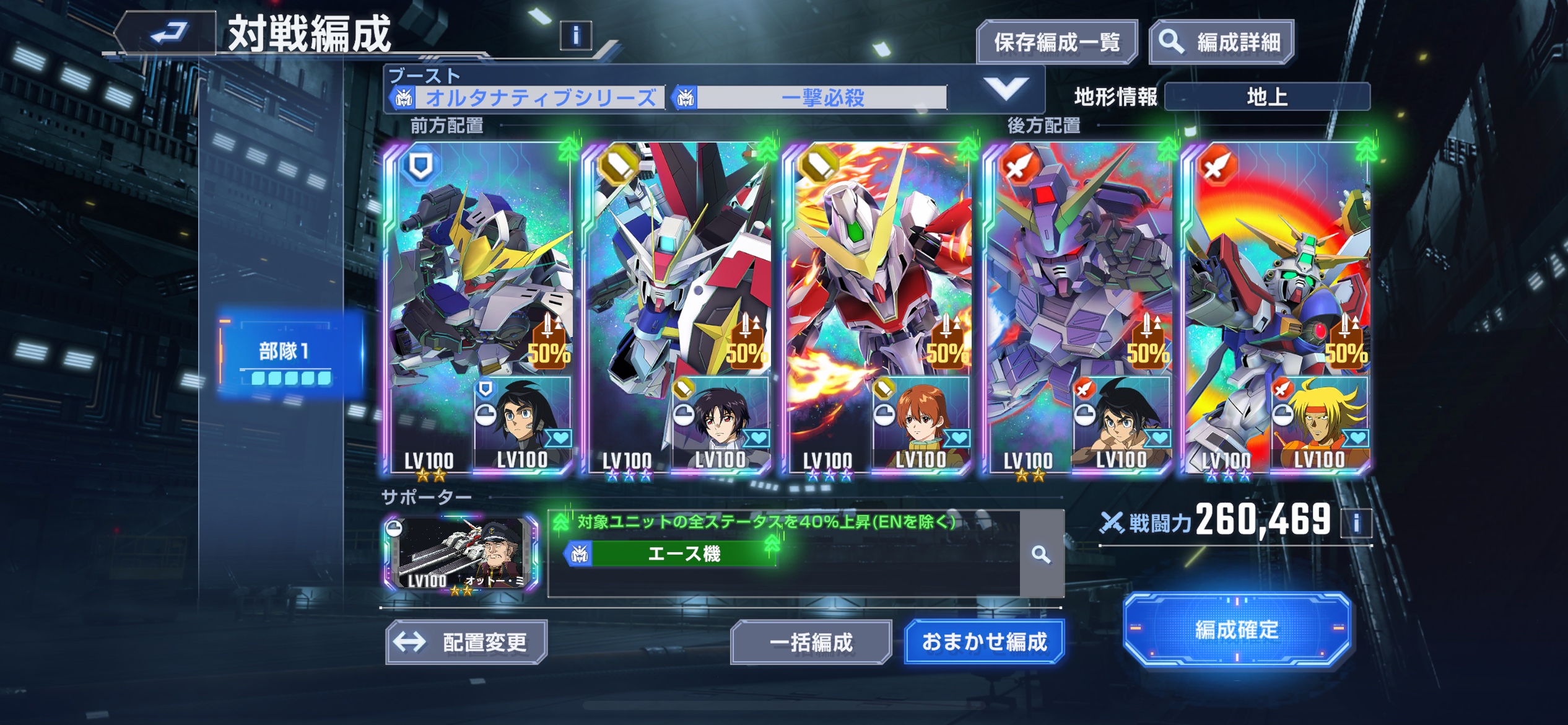The width and height of the screenshot is (1568, 725).
Task: Open 一括編成 batch formation
Action: coord(811,642)
